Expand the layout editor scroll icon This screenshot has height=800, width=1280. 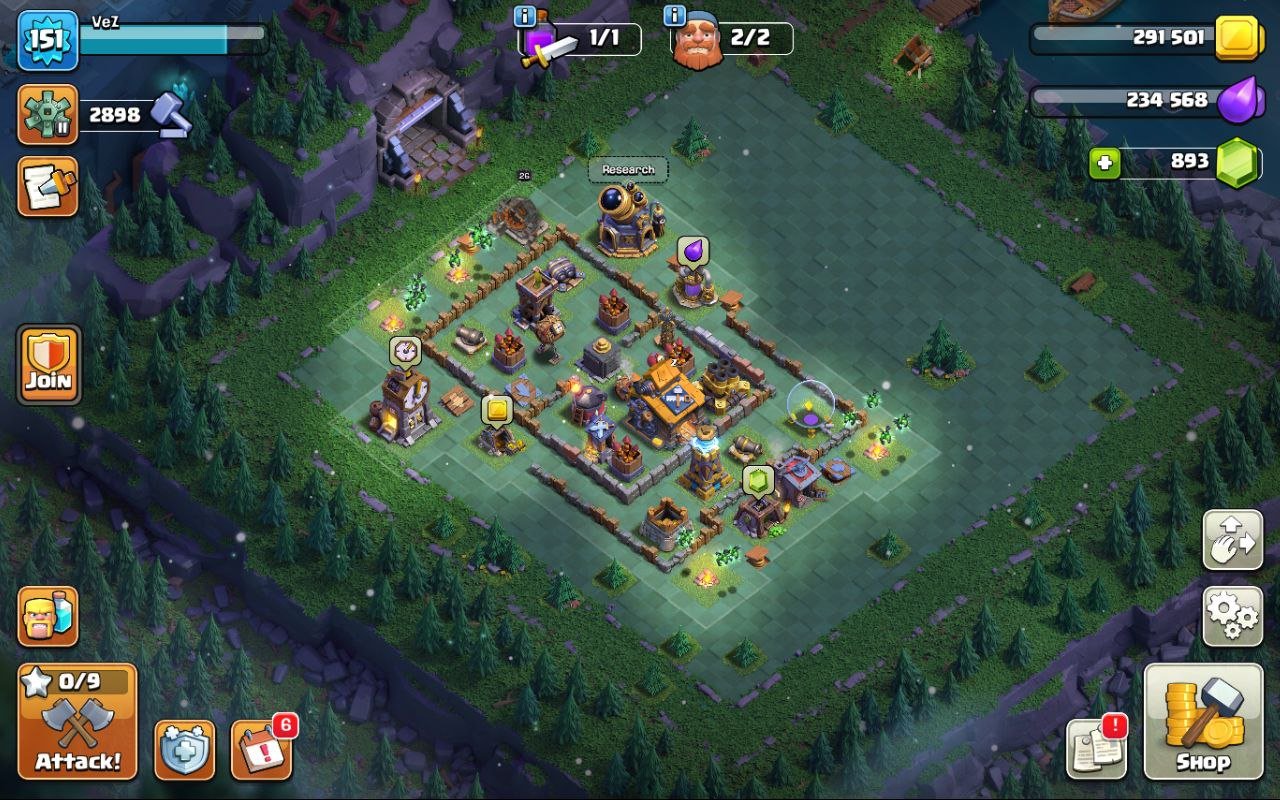[x=48, y=188]
